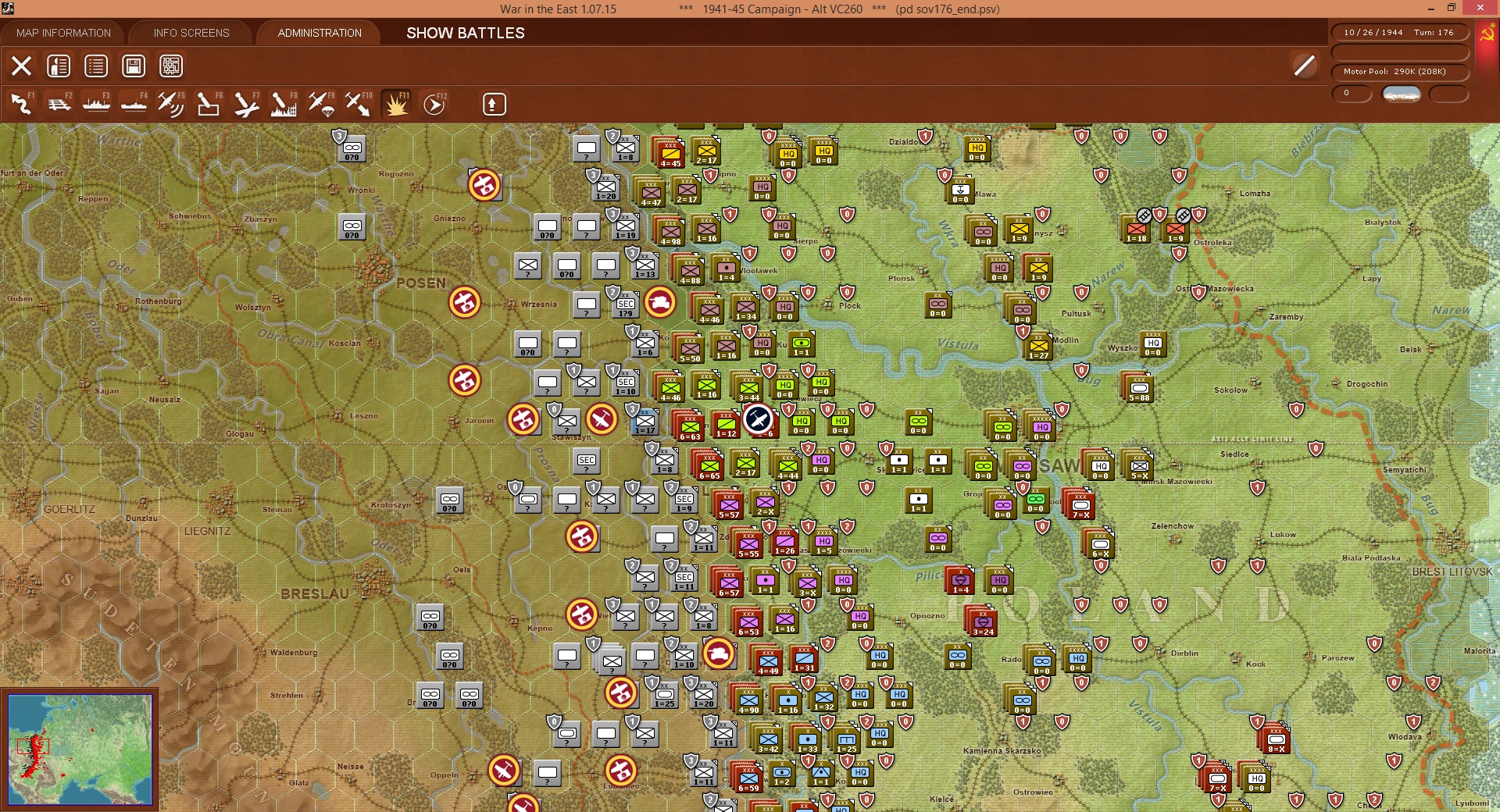
Task: Select the F9 airborne drop mode icon
Action: tap(322, 104)
